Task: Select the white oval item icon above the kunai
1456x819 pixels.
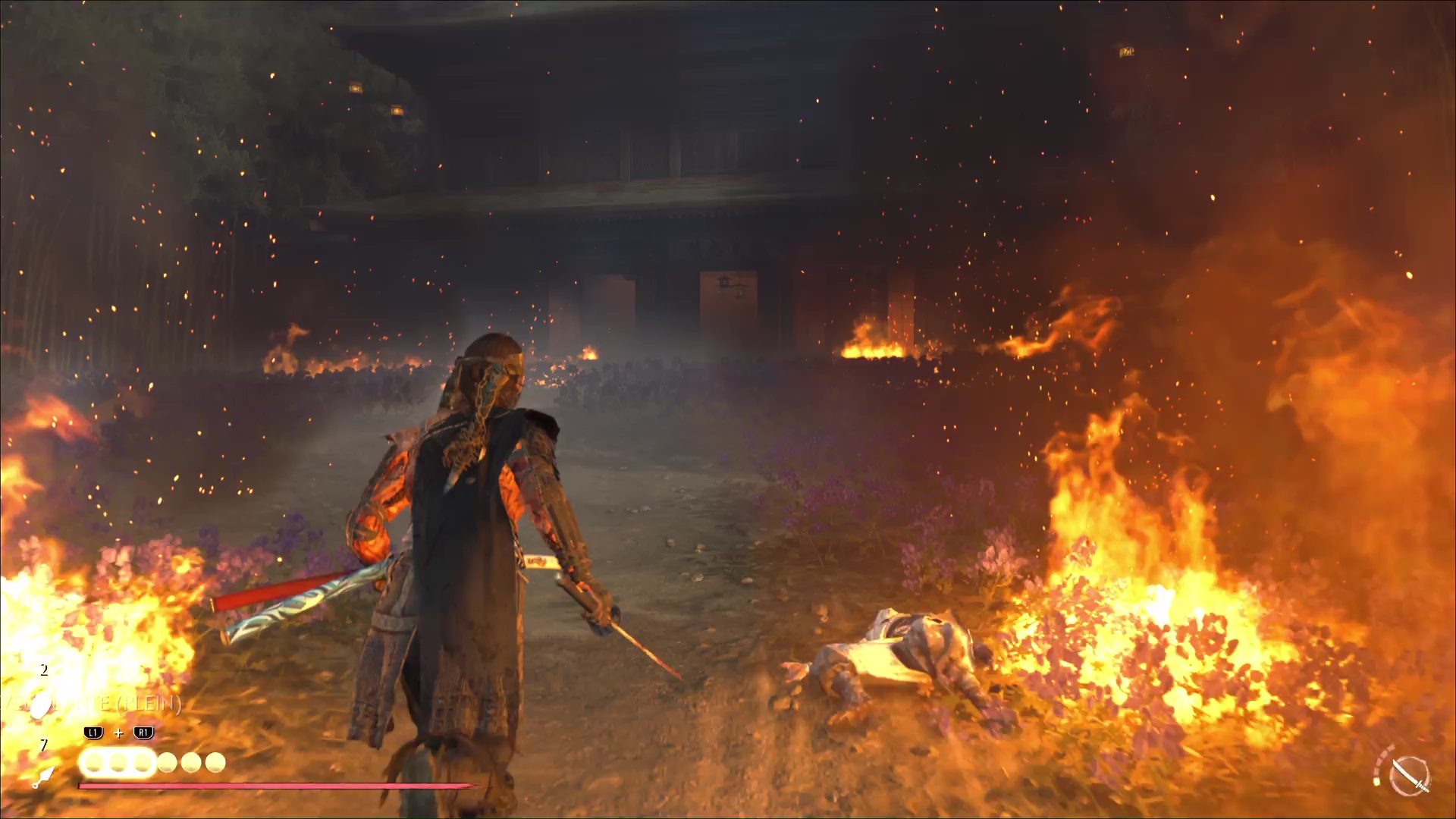Action: [40, 707]
